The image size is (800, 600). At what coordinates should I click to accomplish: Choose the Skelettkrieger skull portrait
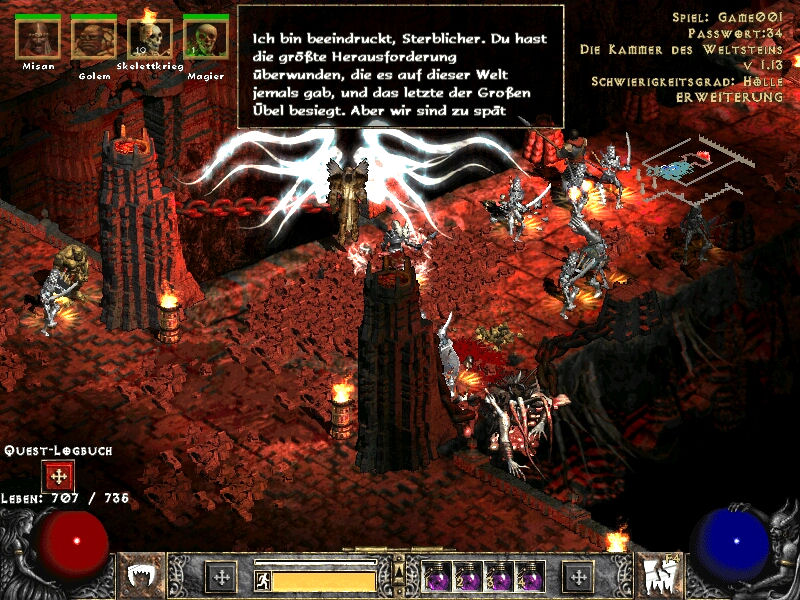pyautogui.click(x=150, y=38)
